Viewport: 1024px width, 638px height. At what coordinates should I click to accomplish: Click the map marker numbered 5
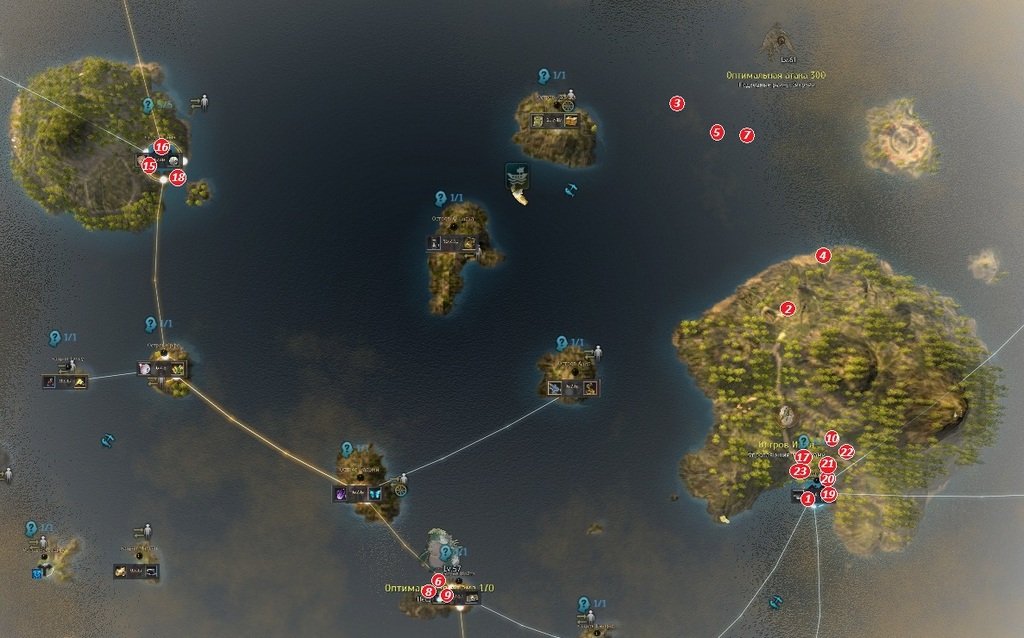[716, 132]
